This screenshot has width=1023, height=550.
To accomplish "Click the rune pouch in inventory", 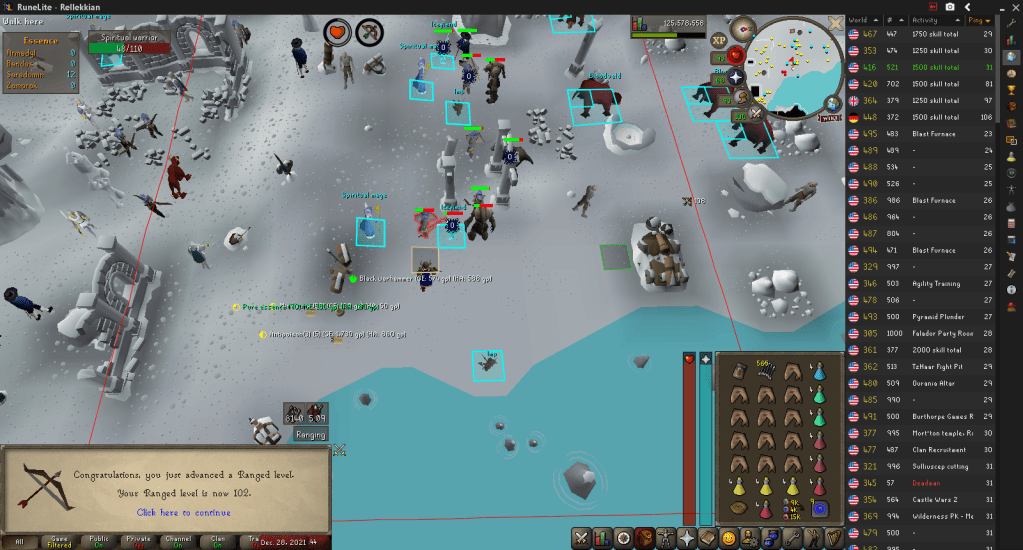I will point(818,508).
